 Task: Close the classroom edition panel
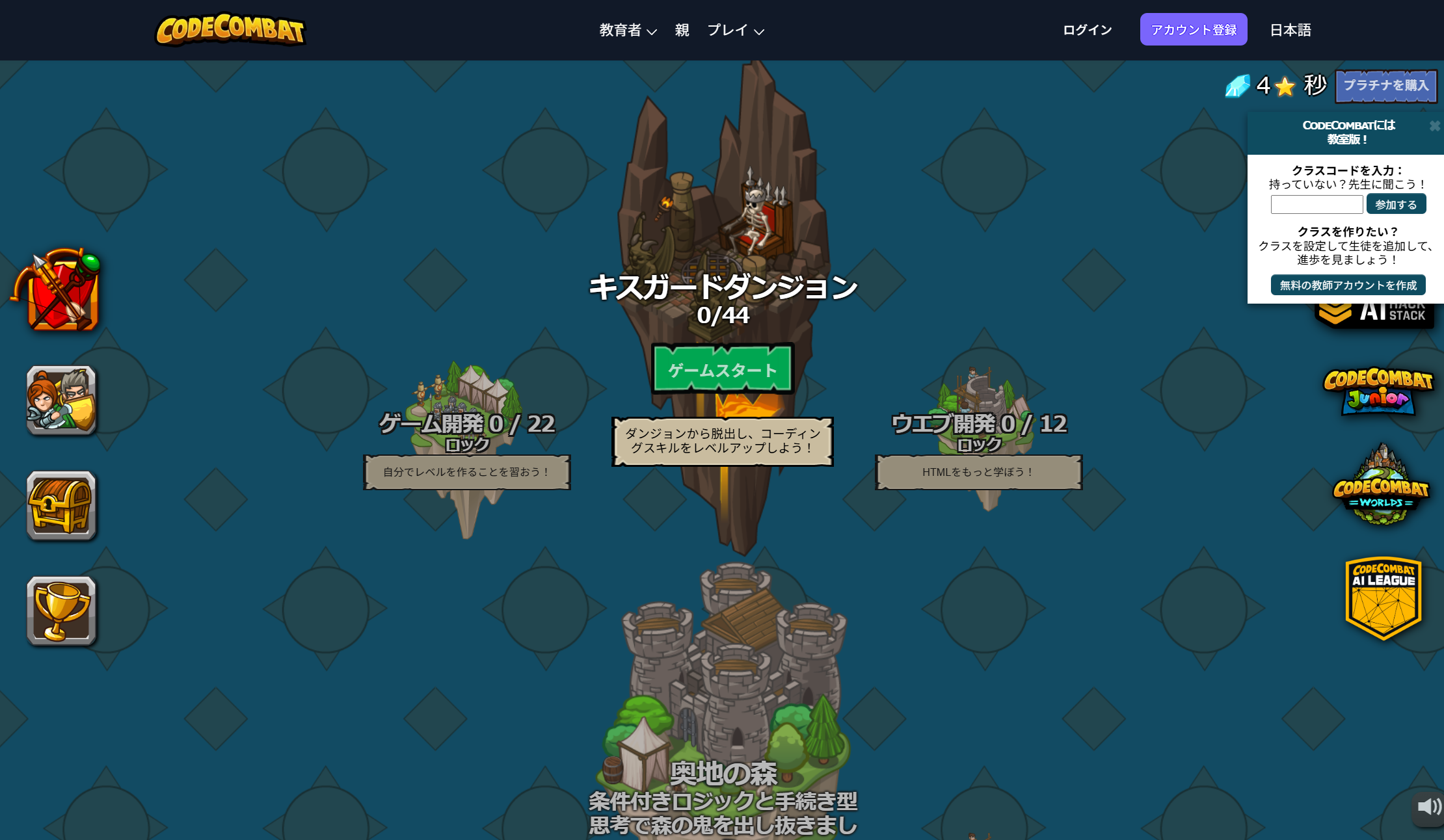(1434, 125)
